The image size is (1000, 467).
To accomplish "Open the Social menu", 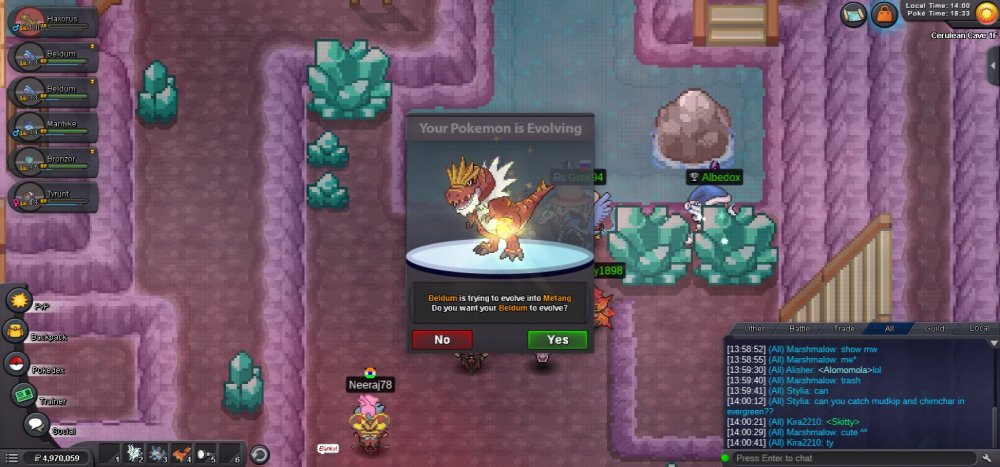I will 37,426.
